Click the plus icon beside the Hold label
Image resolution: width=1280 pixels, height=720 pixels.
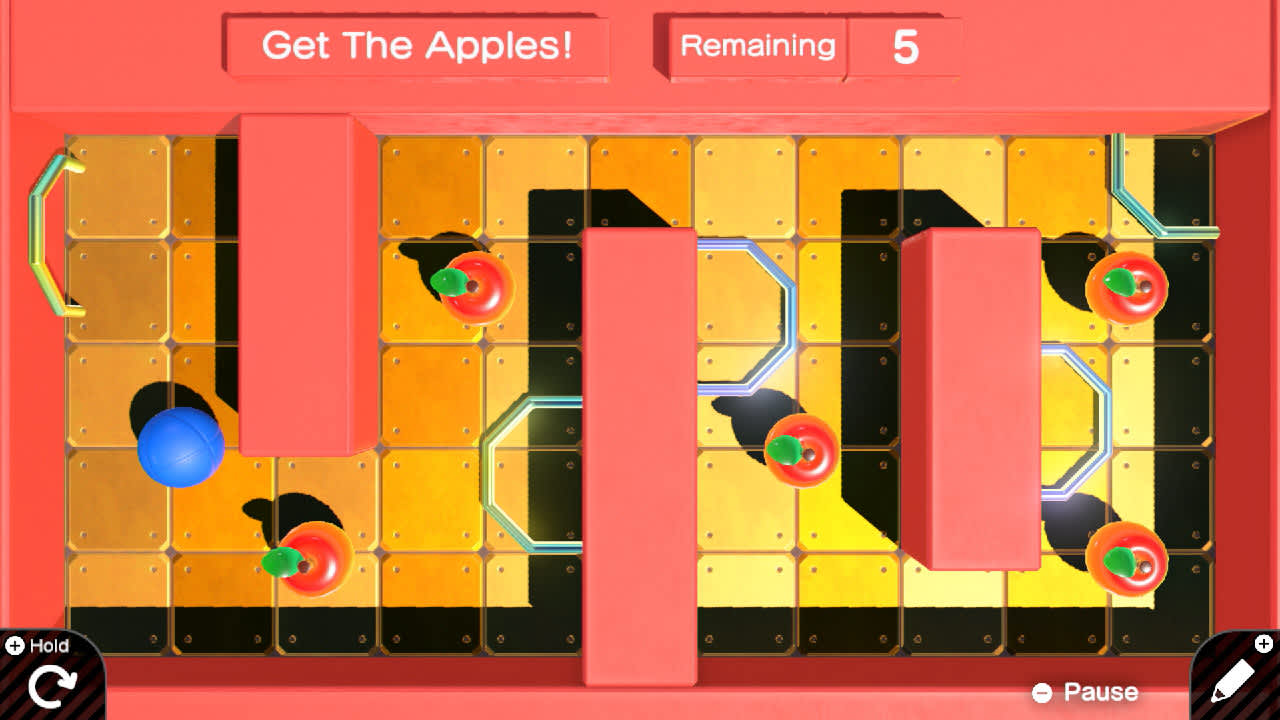(x=14, y=645)
